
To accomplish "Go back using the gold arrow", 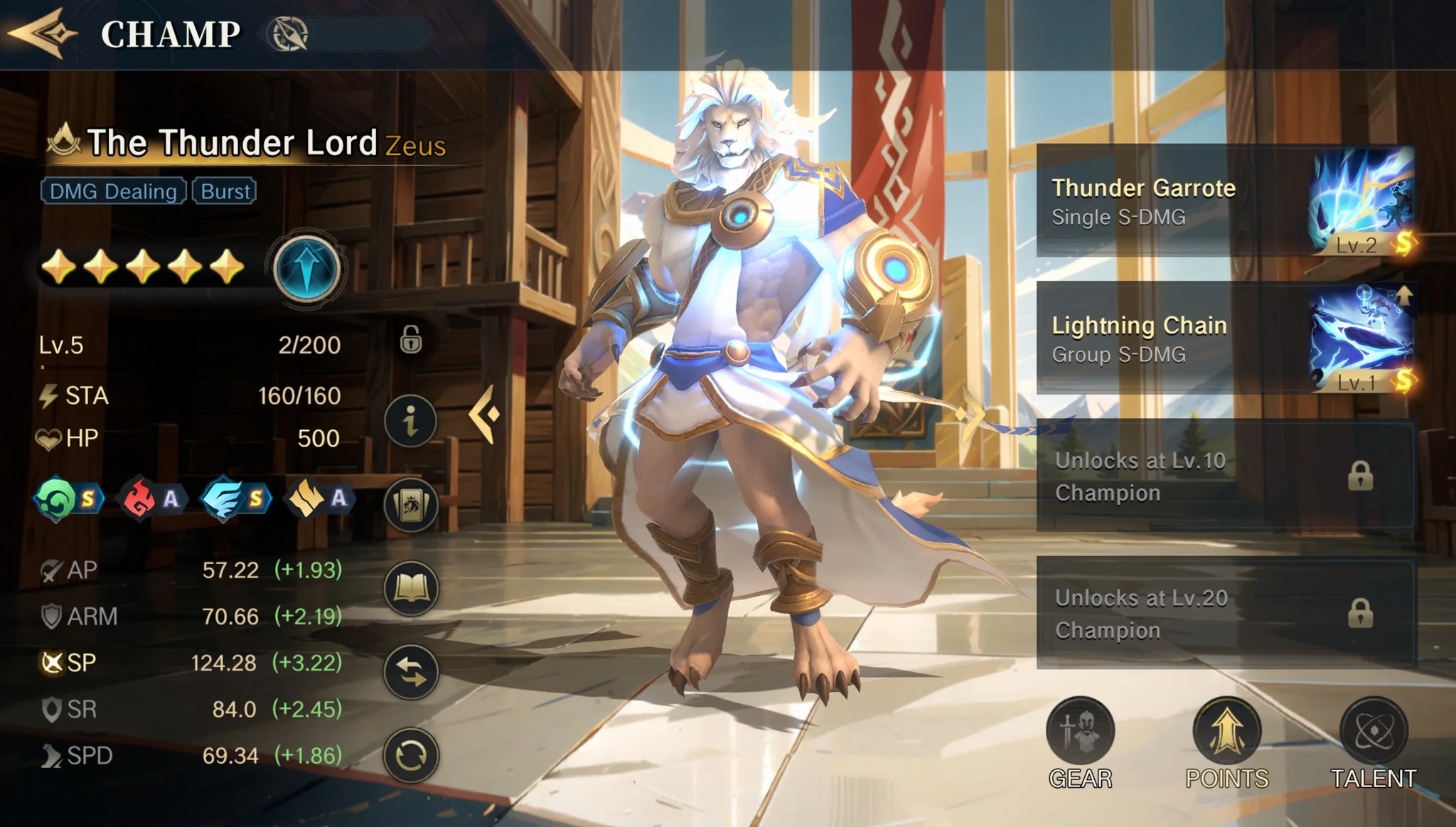I will click(x=43, y=33).
